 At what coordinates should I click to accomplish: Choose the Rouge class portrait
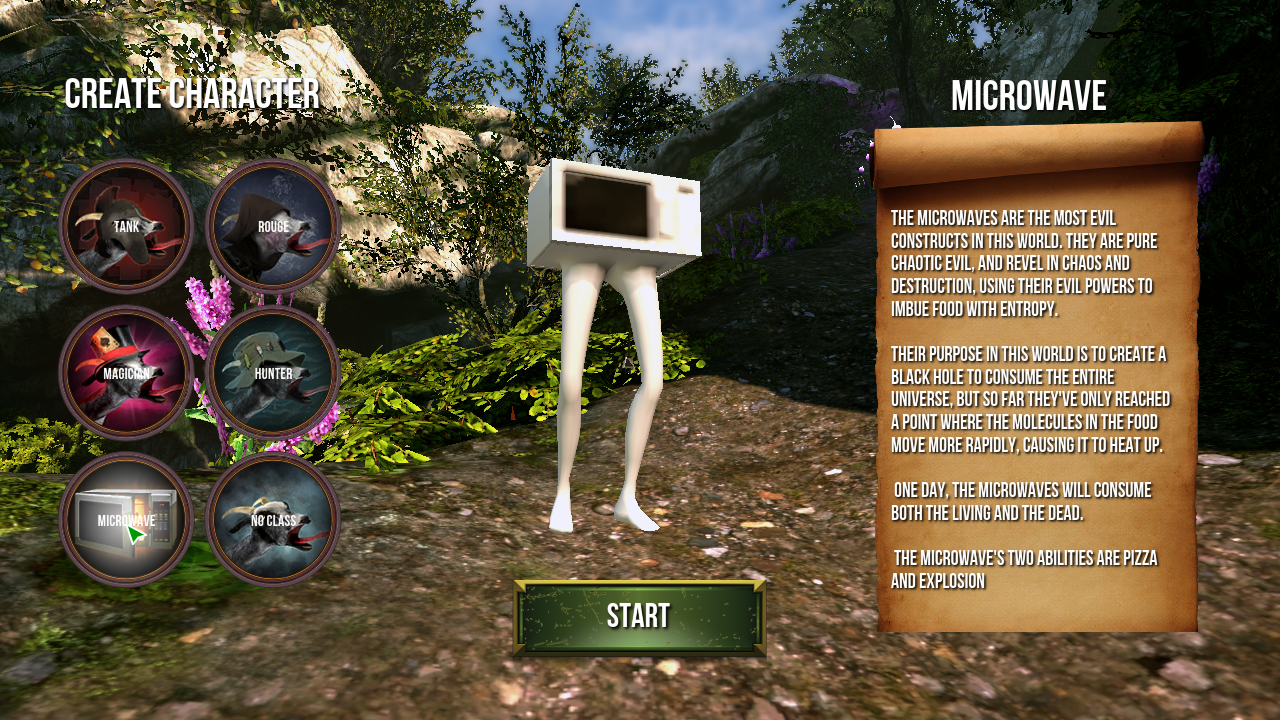pos(273,226)
